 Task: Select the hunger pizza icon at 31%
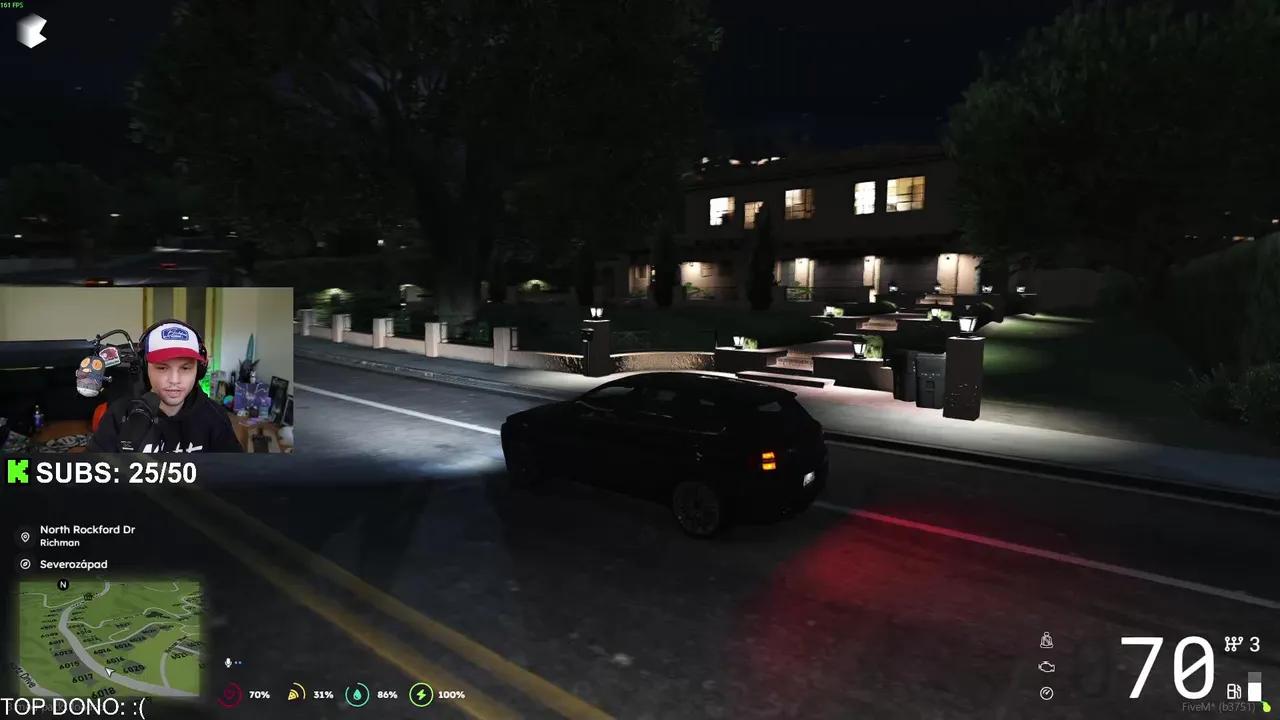point(295,693)
